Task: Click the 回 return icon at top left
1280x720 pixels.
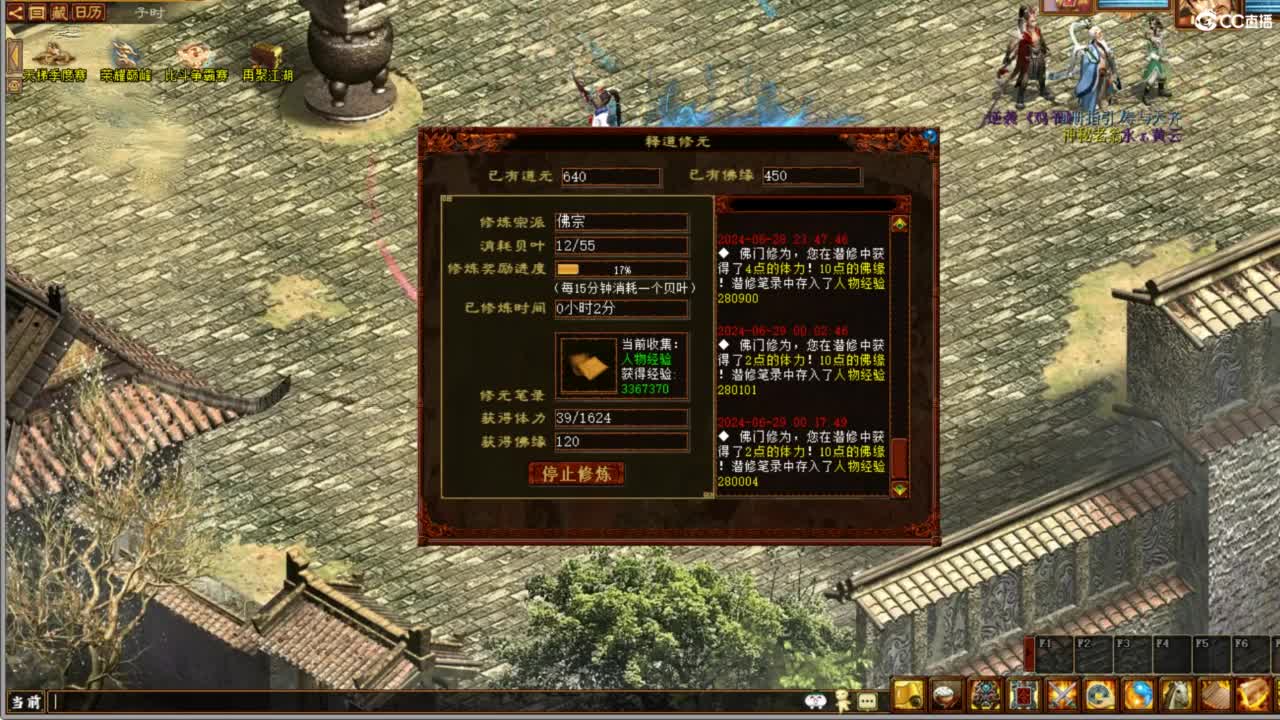Action: pos(36,13)
